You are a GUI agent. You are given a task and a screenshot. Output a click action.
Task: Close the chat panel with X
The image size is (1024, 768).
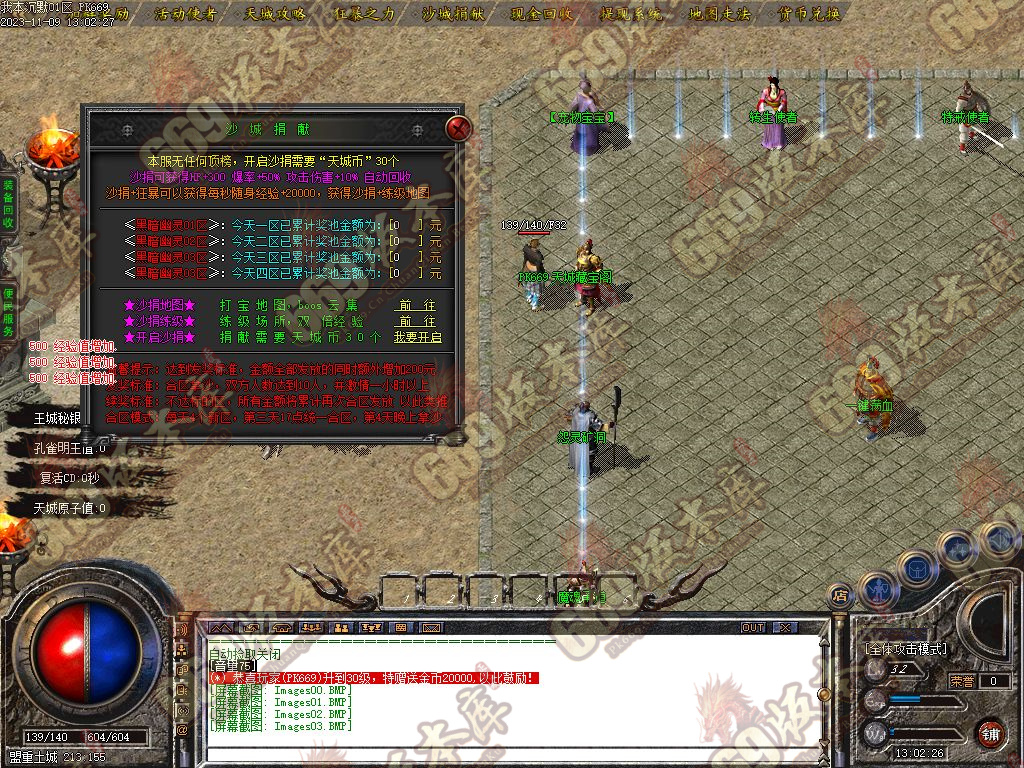pos(785,627)
